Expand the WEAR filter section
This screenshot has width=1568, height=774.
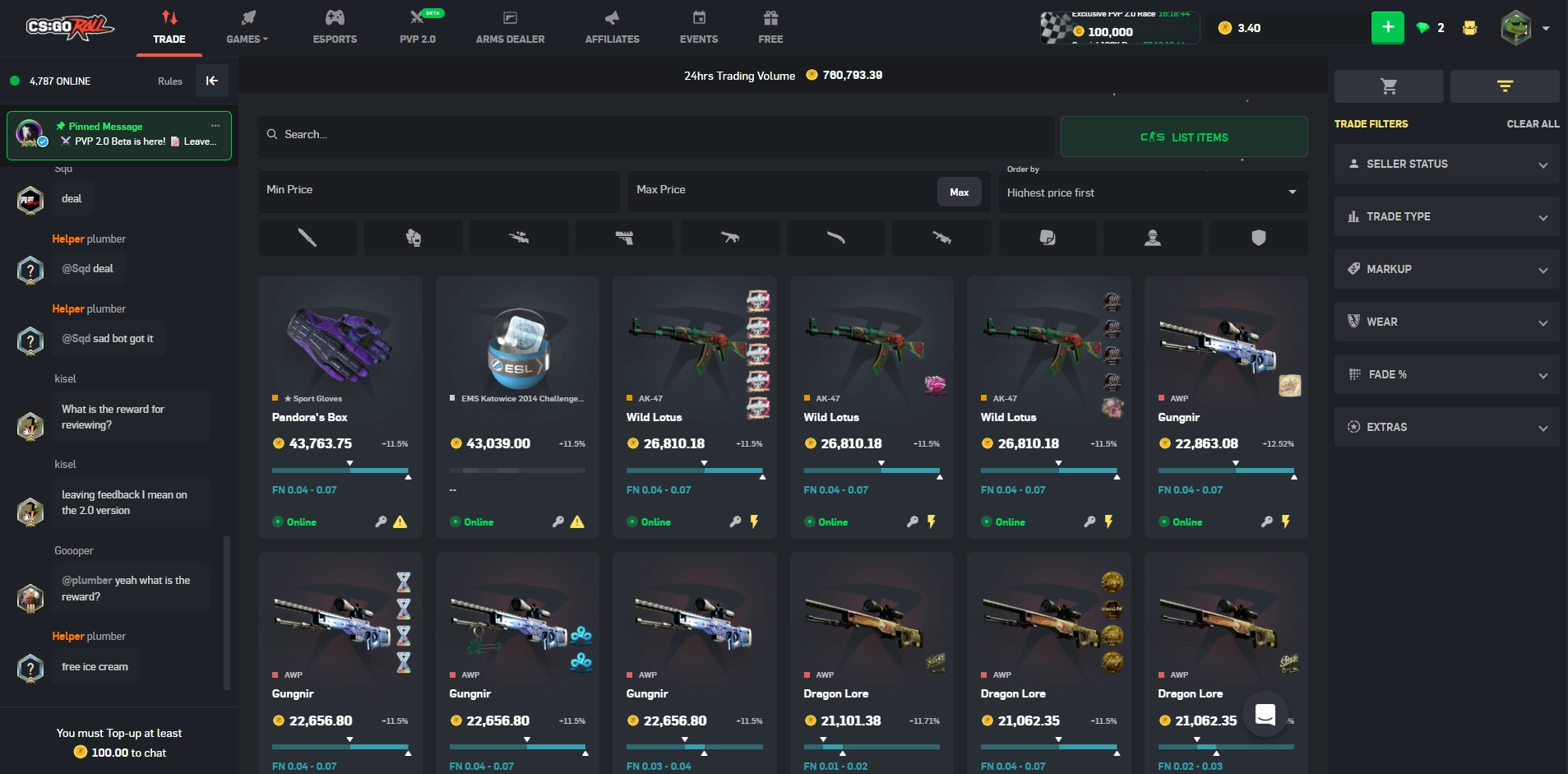pos(1445,322)
